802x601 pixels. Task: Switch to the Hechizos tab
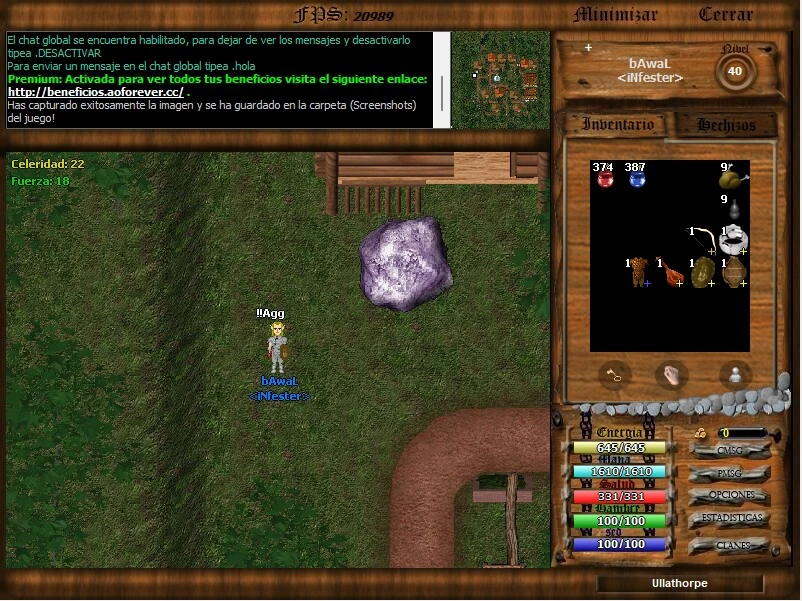[x=725, y=125]
